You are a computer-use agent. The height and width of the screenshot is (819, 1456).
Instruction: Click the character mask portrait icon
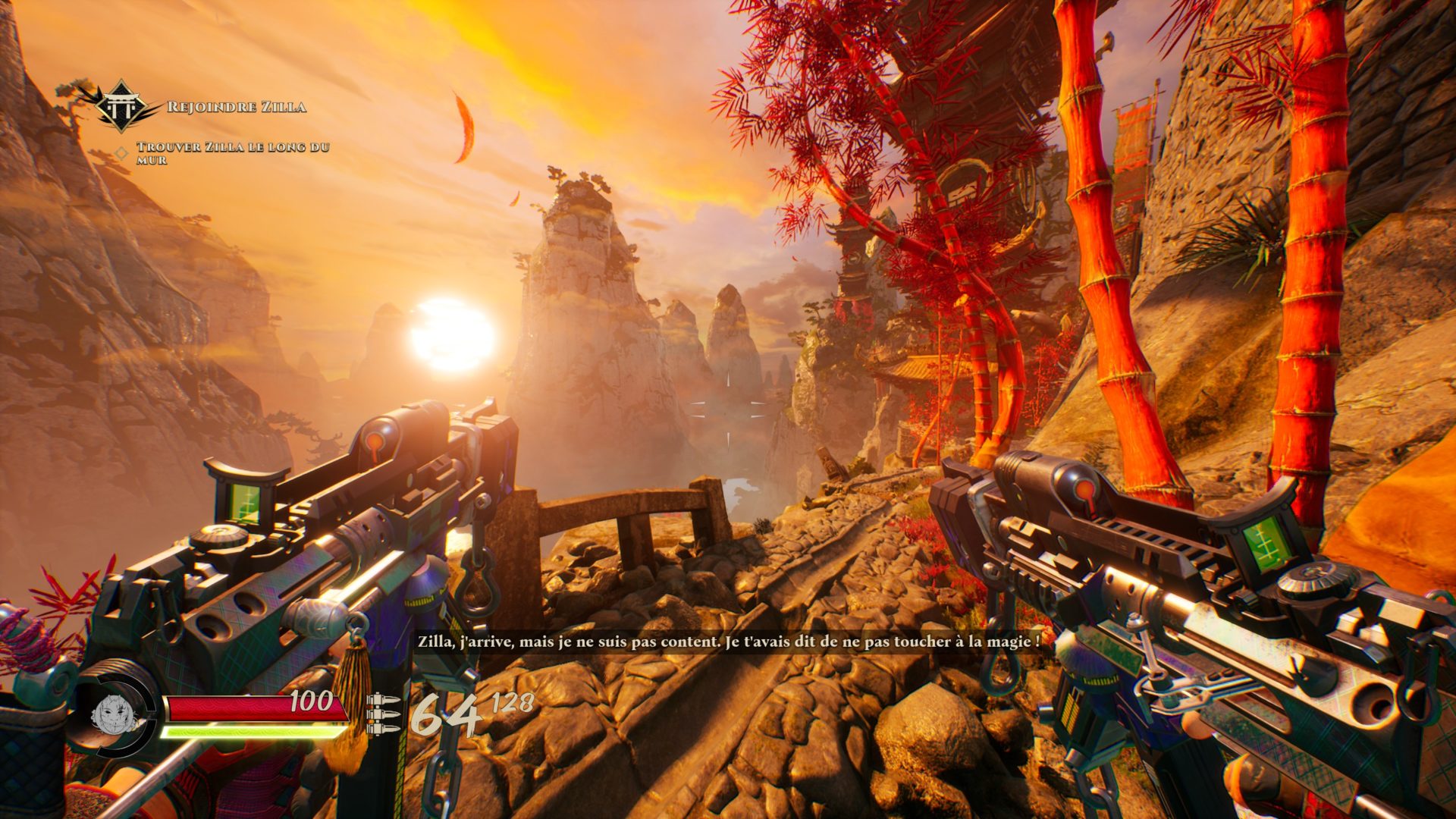[114, 713]
